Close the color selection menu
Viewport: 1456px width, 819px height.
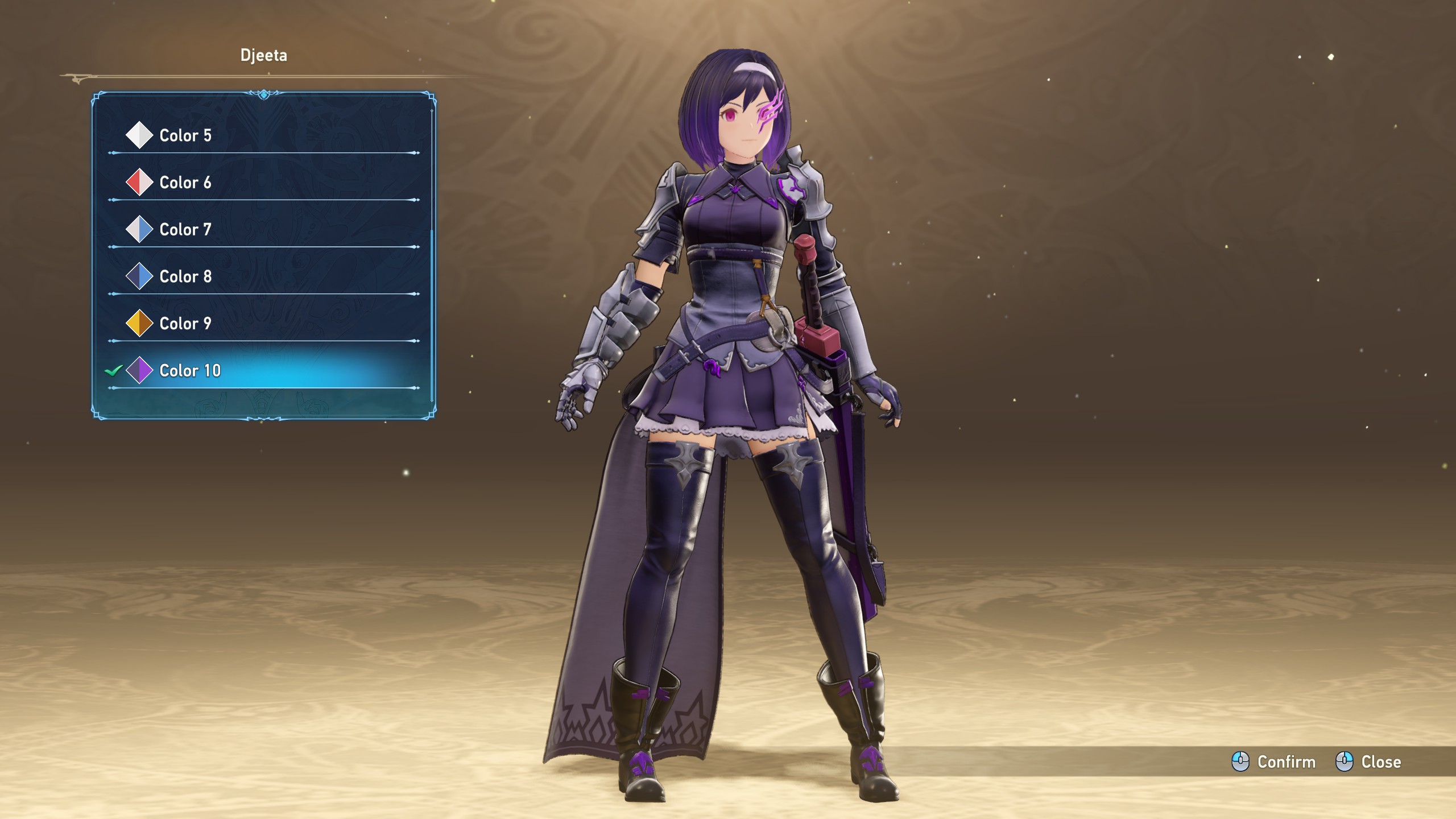(x=1368, y=762)
